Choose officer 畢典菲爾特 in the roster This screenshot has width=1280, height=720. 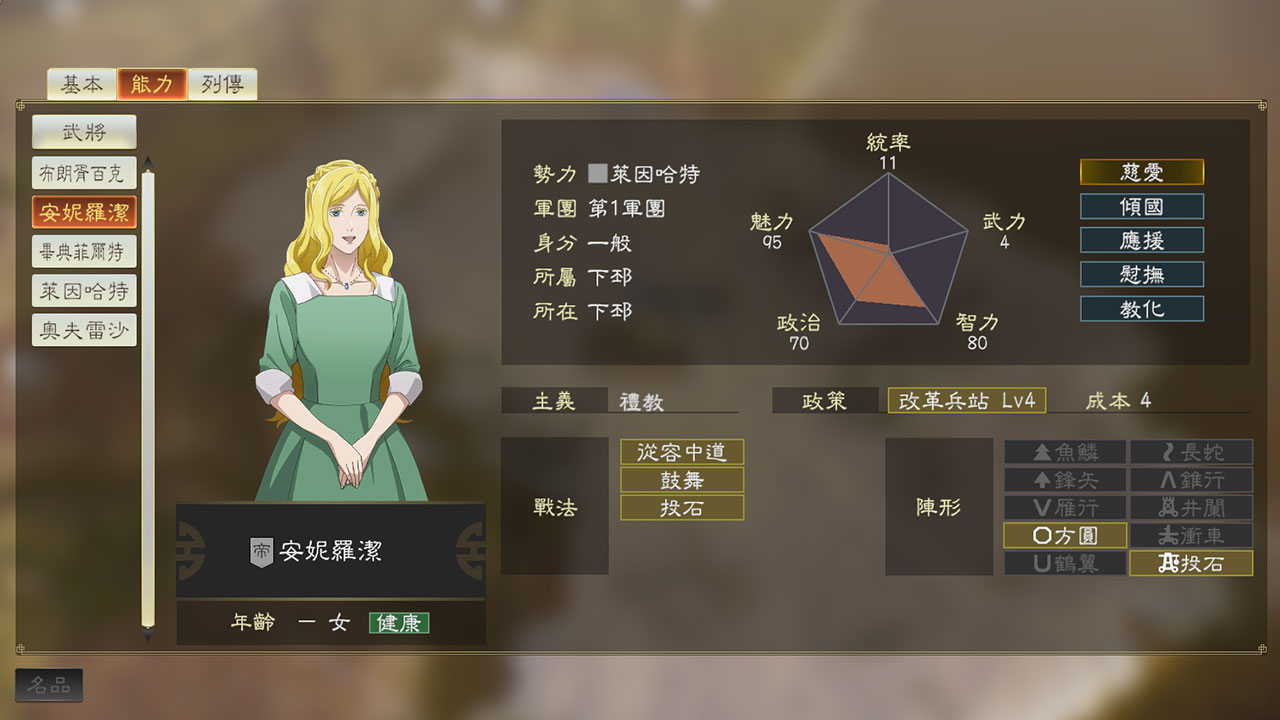point(84,252)
